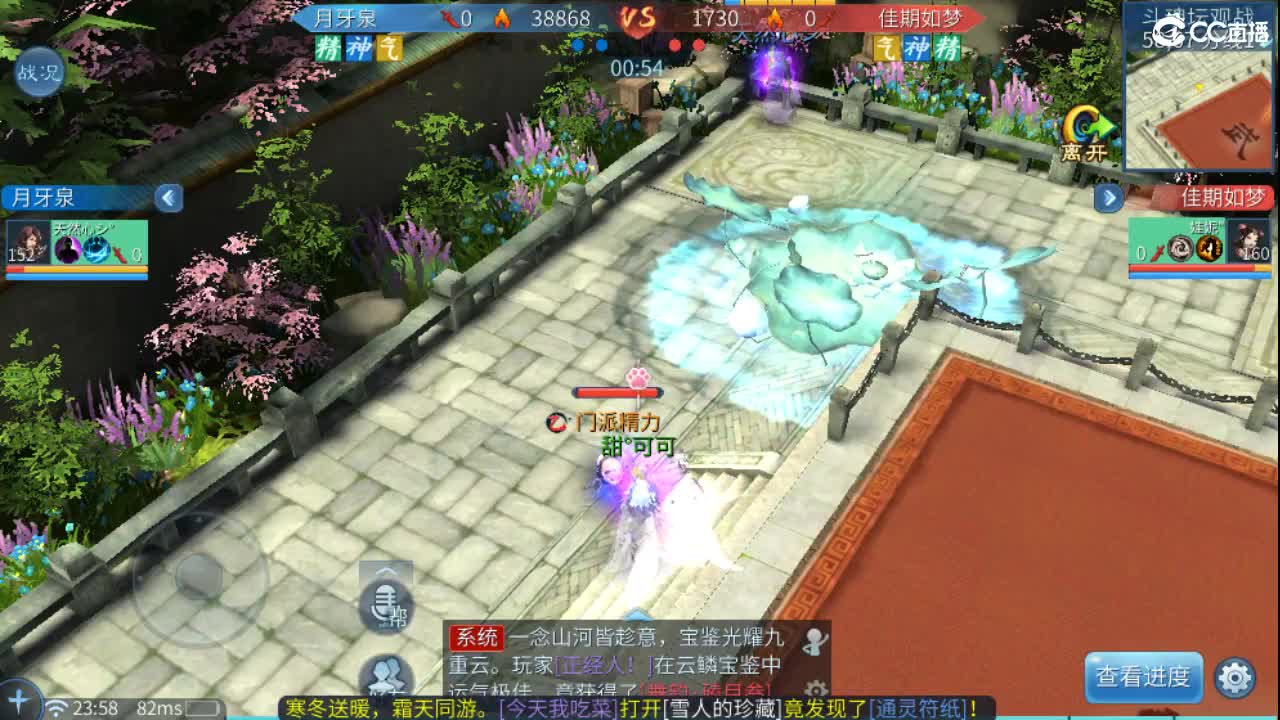
Task: Expand the chat window with the up chevron
Action: coord(636,615)
